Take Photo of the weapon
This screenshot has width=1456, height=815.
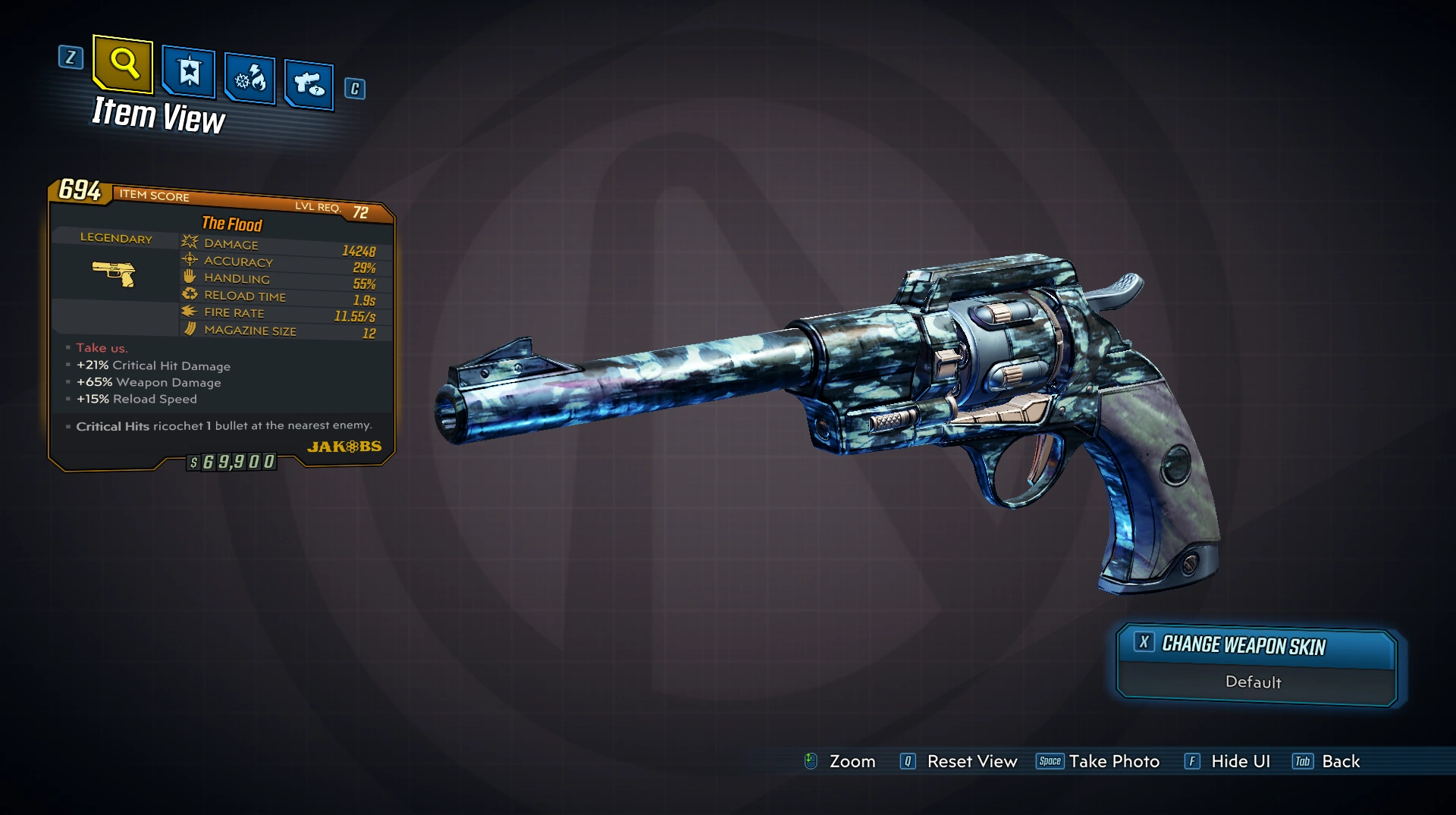coord(1099,761)
